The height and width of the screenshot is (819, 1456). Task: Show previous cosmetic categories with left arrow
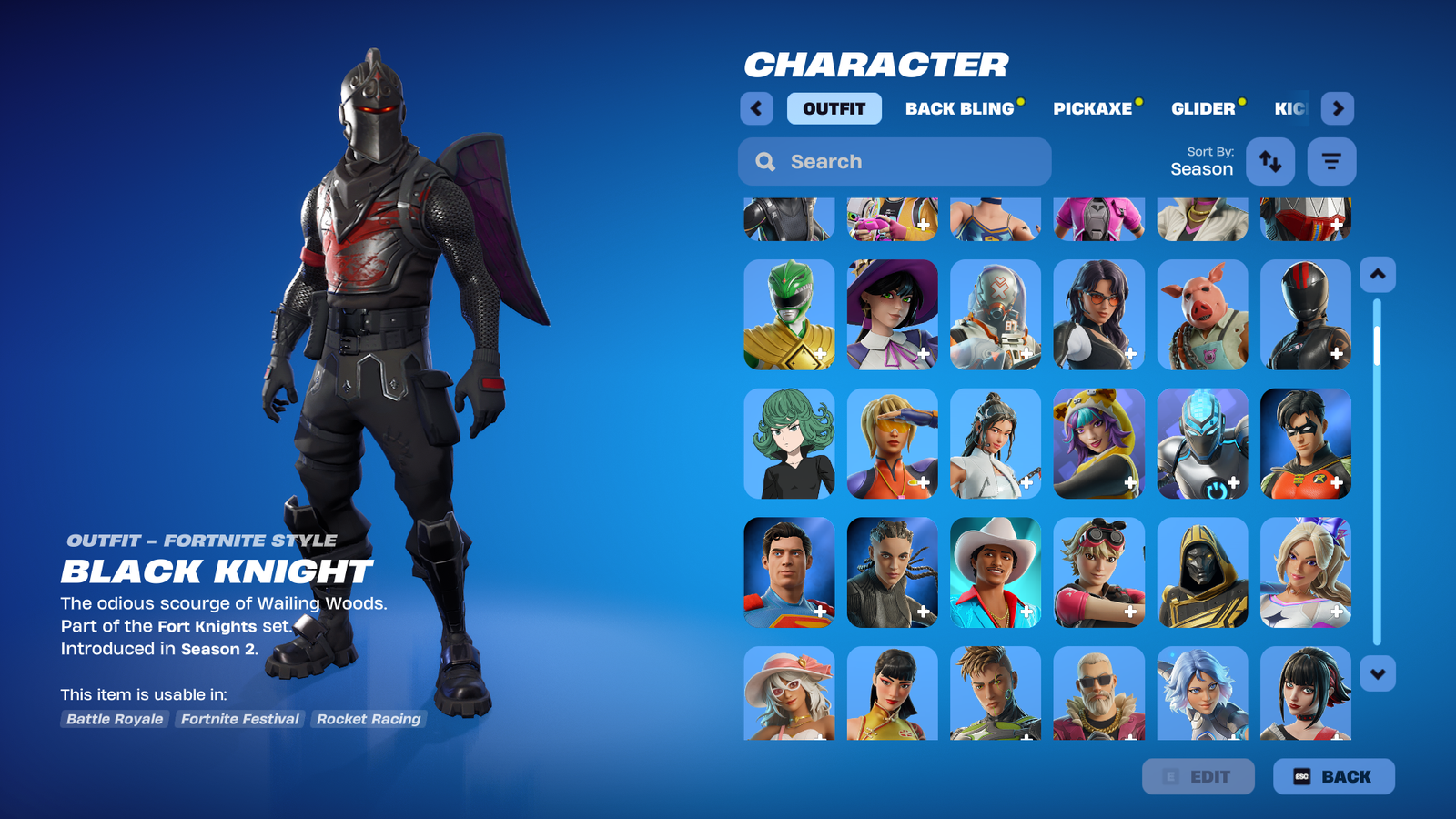pos(756,108)
